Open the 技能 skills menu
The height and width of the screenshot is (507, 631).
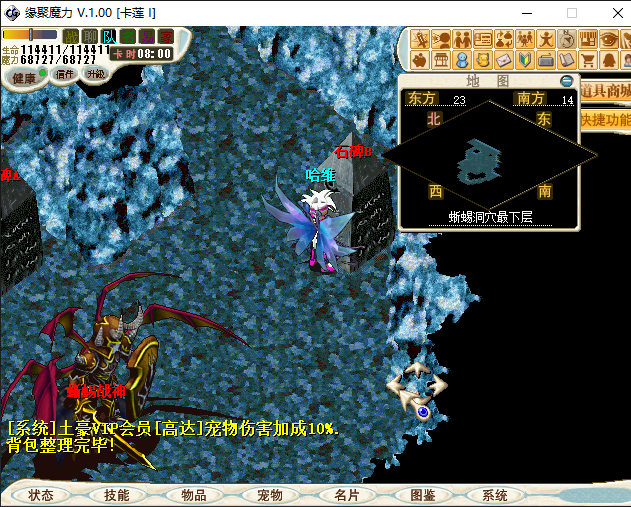tap(116, 495)
